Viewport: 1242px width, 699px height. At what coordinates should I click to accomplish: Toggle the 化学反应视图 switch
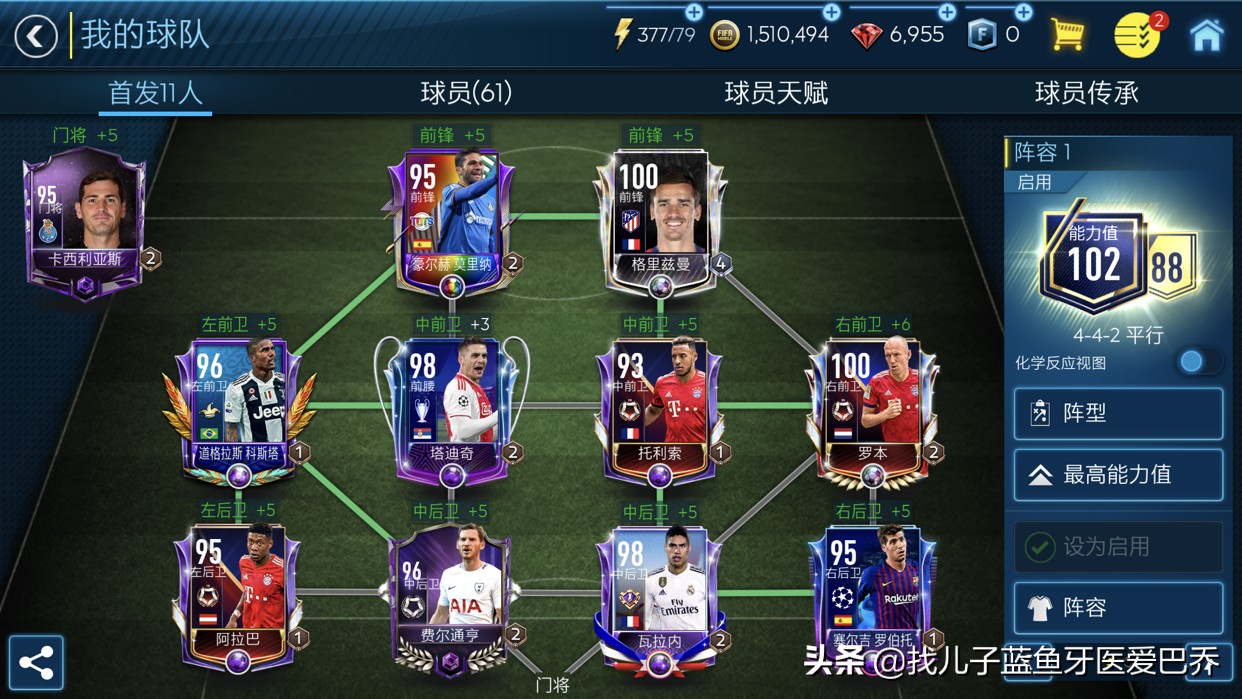tap(1197, 362)
